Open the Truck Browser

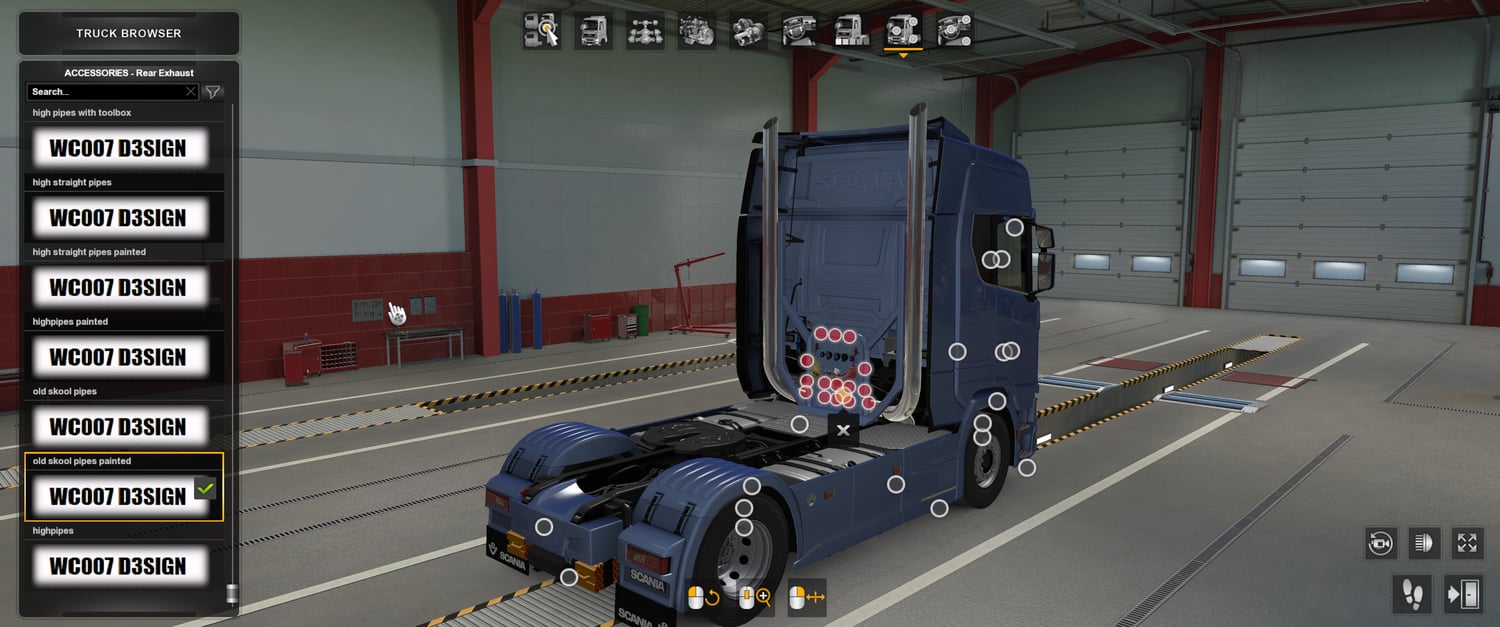129,33
